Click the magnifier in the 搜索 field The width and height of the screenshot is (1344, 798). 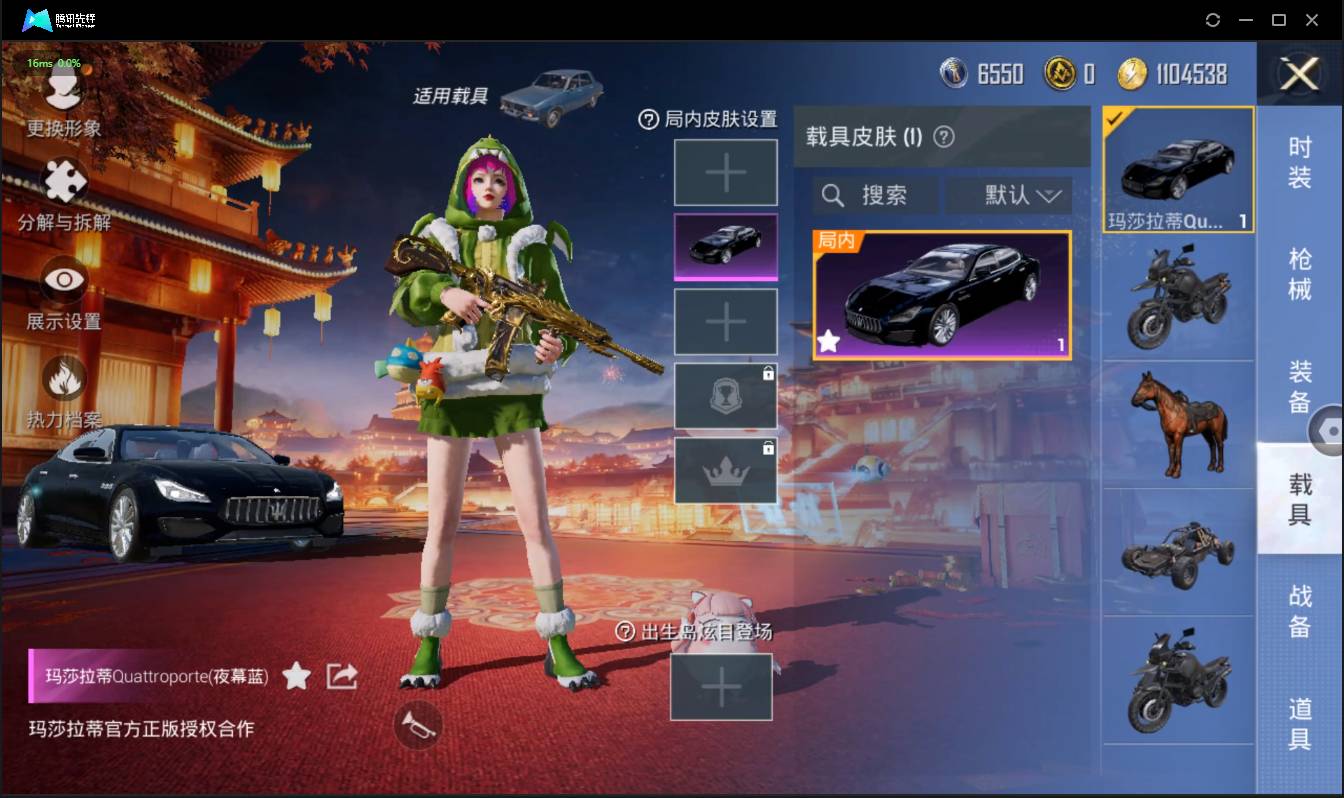point(833,195)
